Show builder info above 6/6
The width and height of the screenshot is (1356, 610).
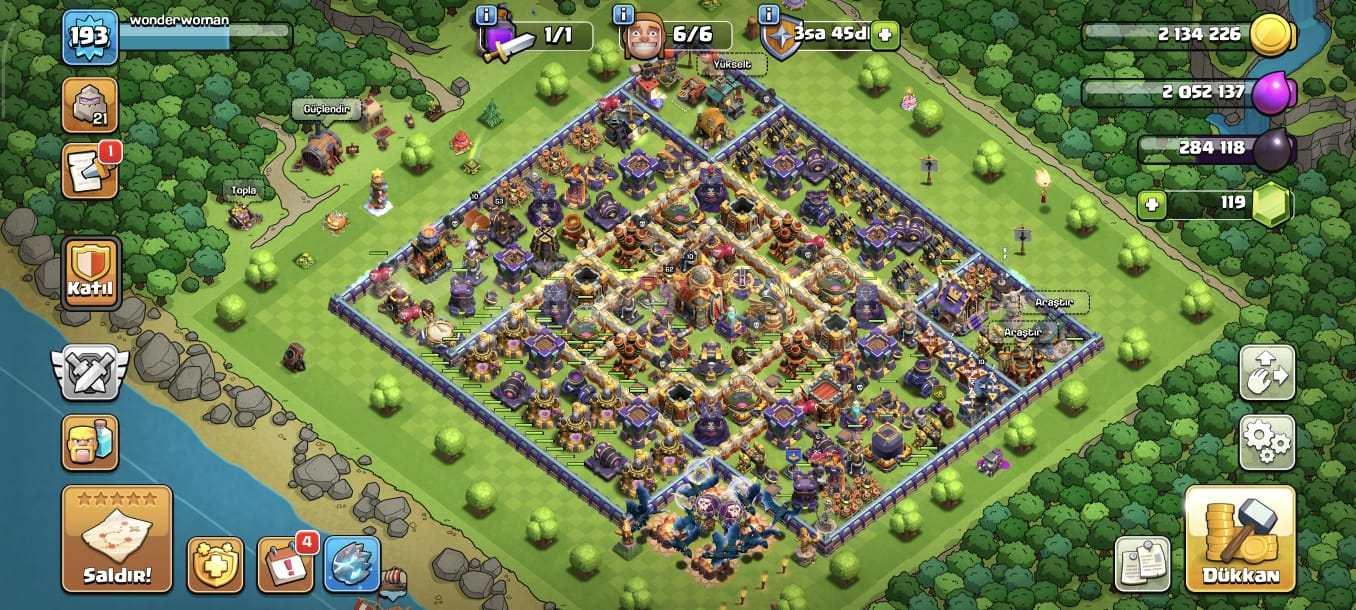click(624, 14)
